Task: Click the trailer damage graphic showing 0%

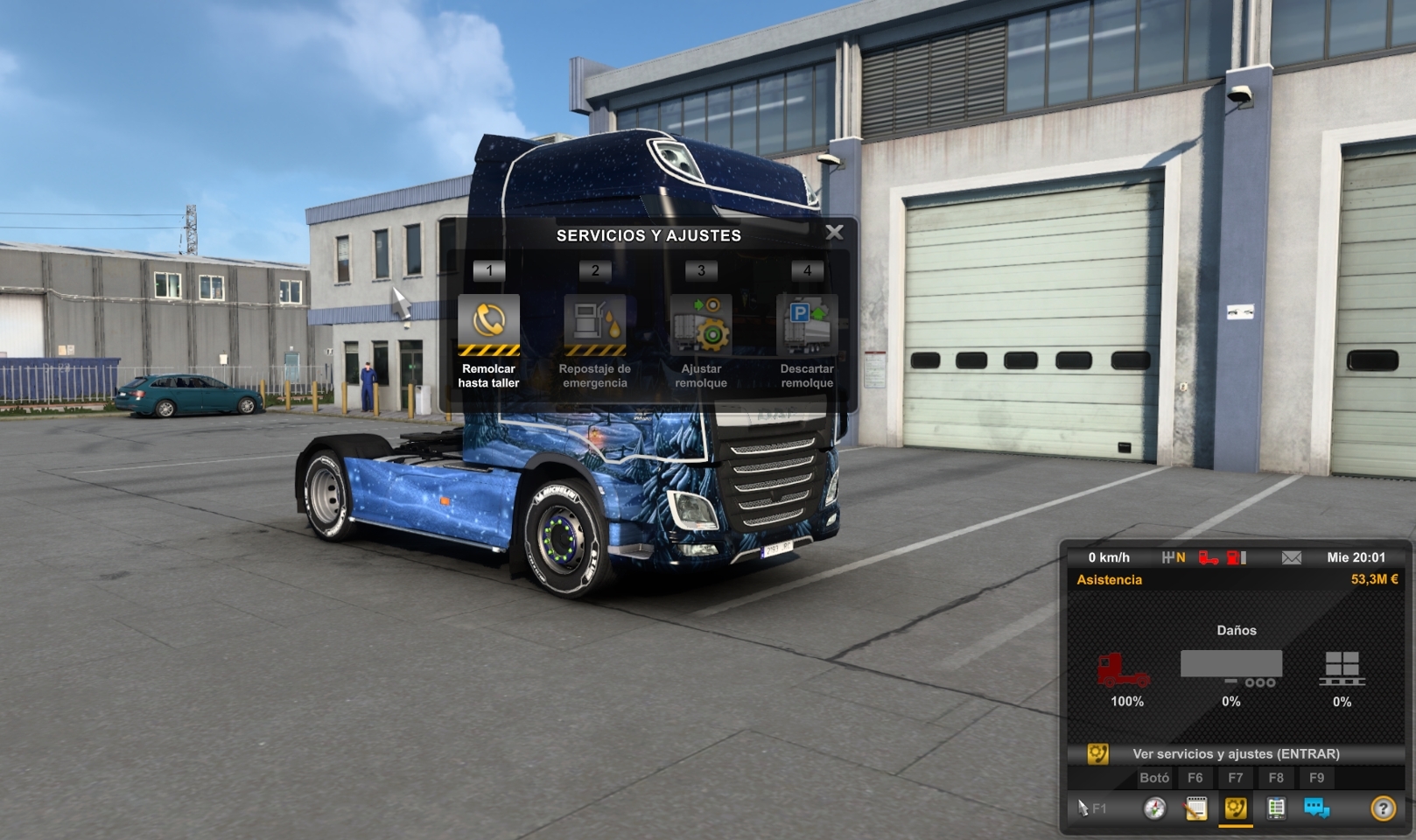Action: pyautogui.click(x=1232, y=667)
